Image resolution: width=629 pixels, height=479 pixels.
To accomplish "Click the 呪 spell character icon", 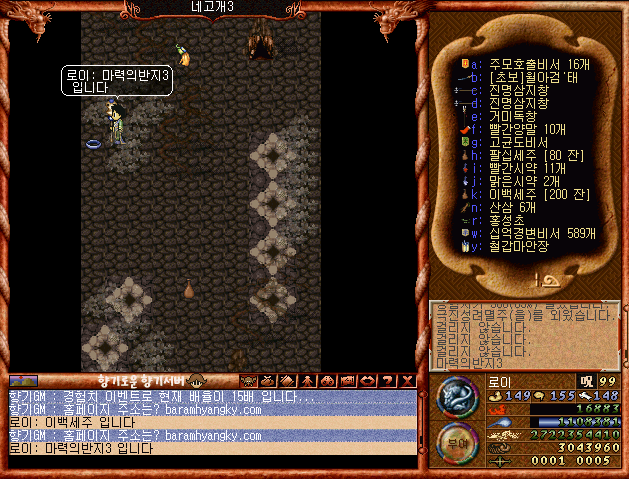I will pos(586,381).
